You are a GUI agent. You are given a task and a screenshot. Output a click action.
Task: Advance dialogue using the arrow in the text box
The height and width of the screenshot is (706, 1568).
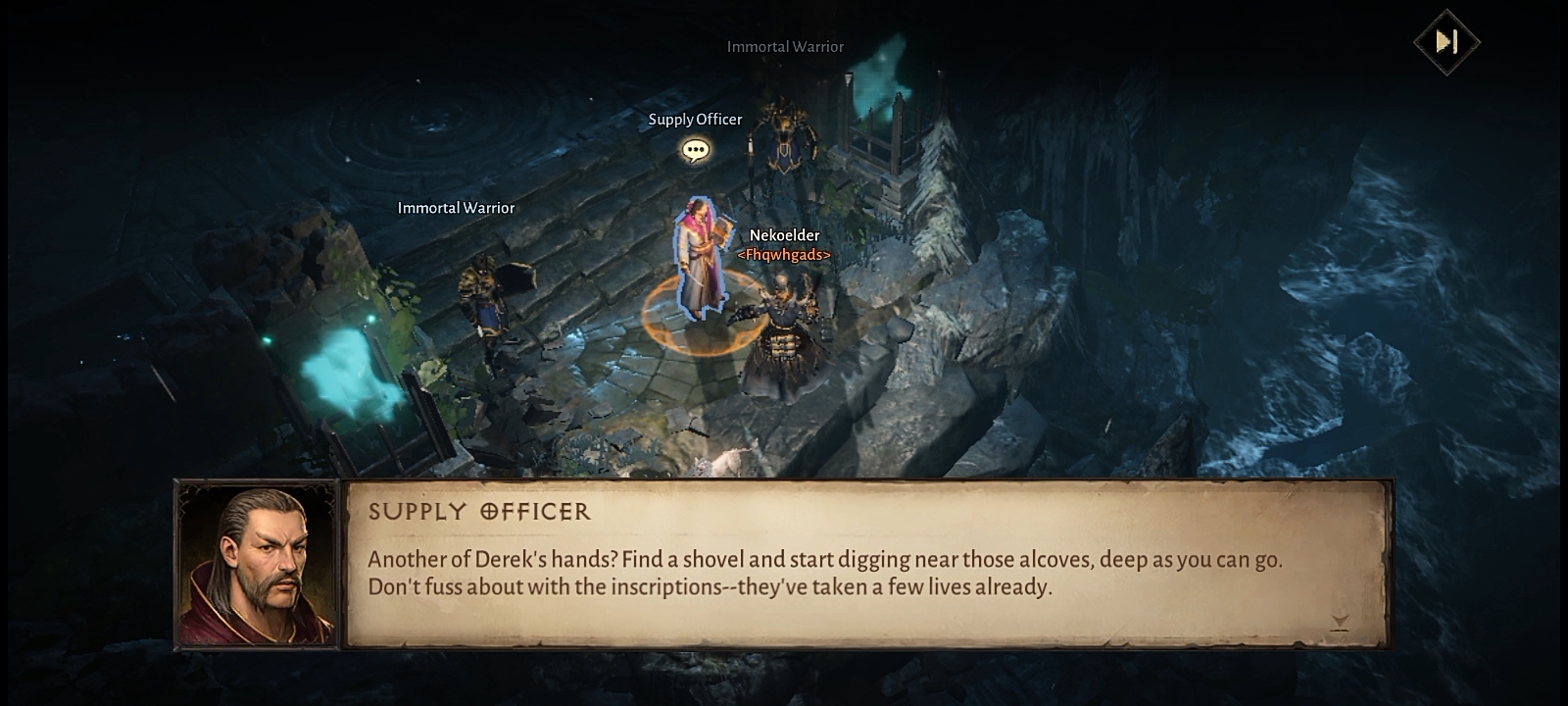(1340, 622)
